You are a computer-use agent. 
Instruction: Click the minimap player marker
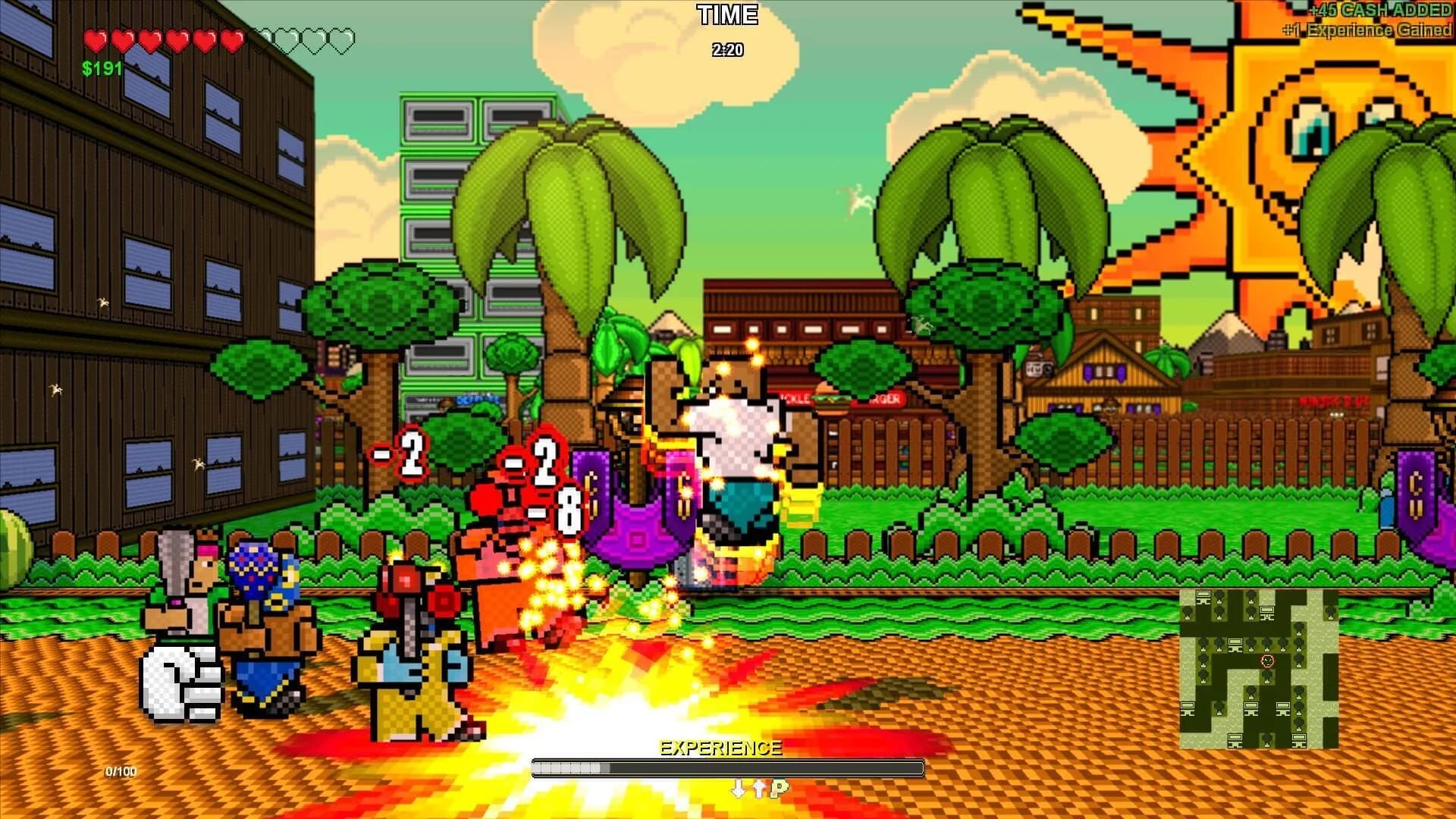point(1267,661)
